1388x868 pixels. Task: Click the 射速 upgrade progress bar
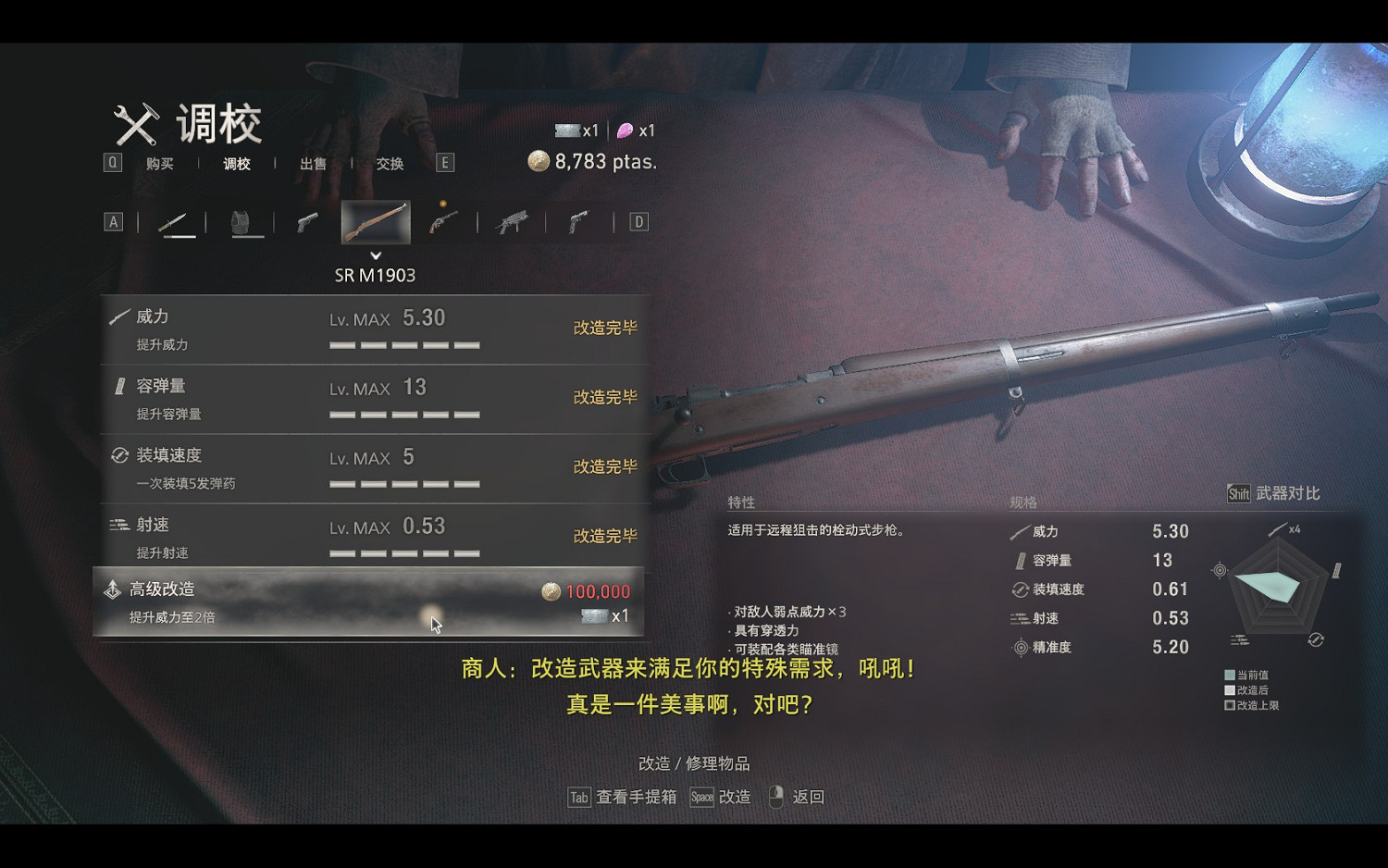(x=404, y=552)
